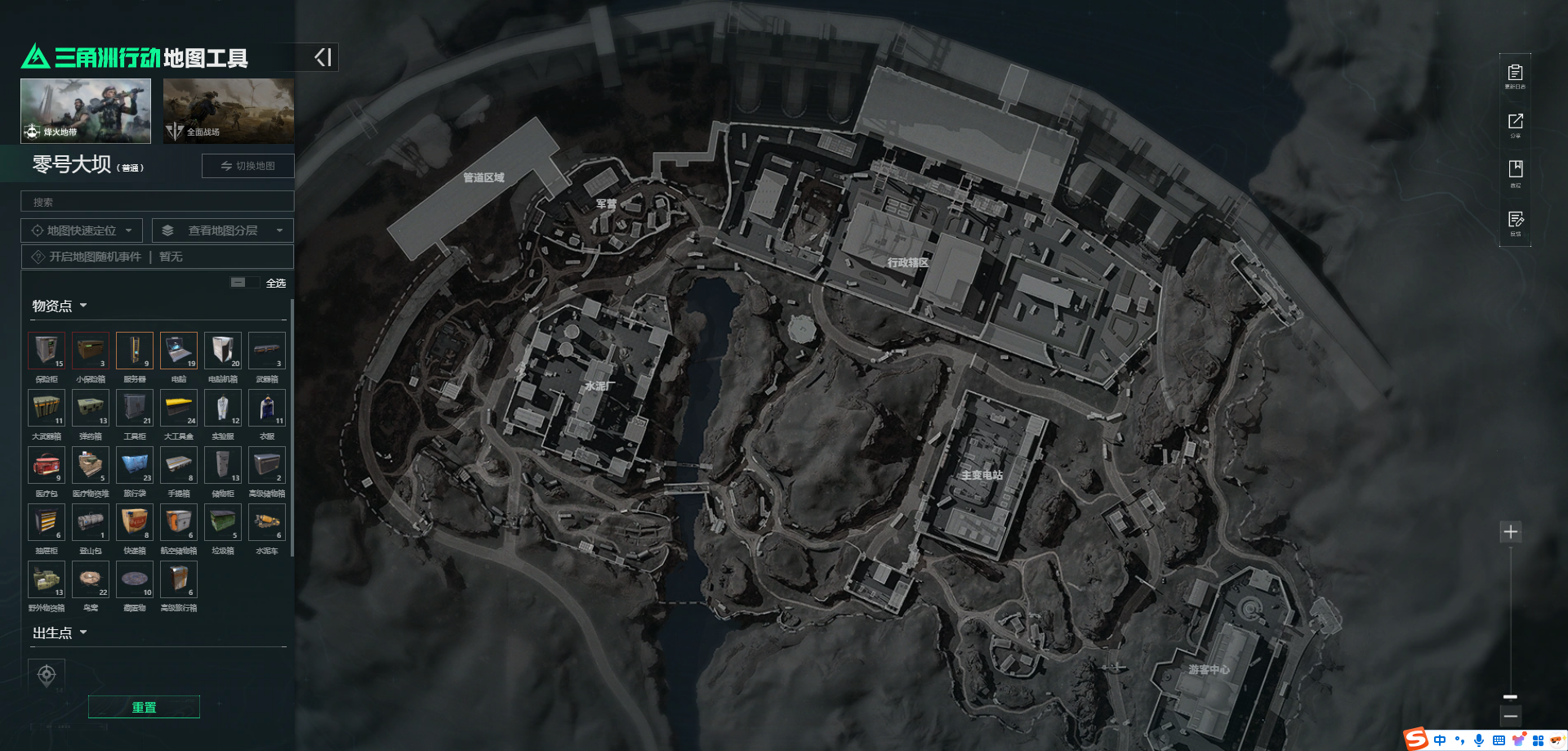The height and width of the screenshot is (751, 1568).
Task: Zoom in the map with plus button
Action: pos(1511,532)
